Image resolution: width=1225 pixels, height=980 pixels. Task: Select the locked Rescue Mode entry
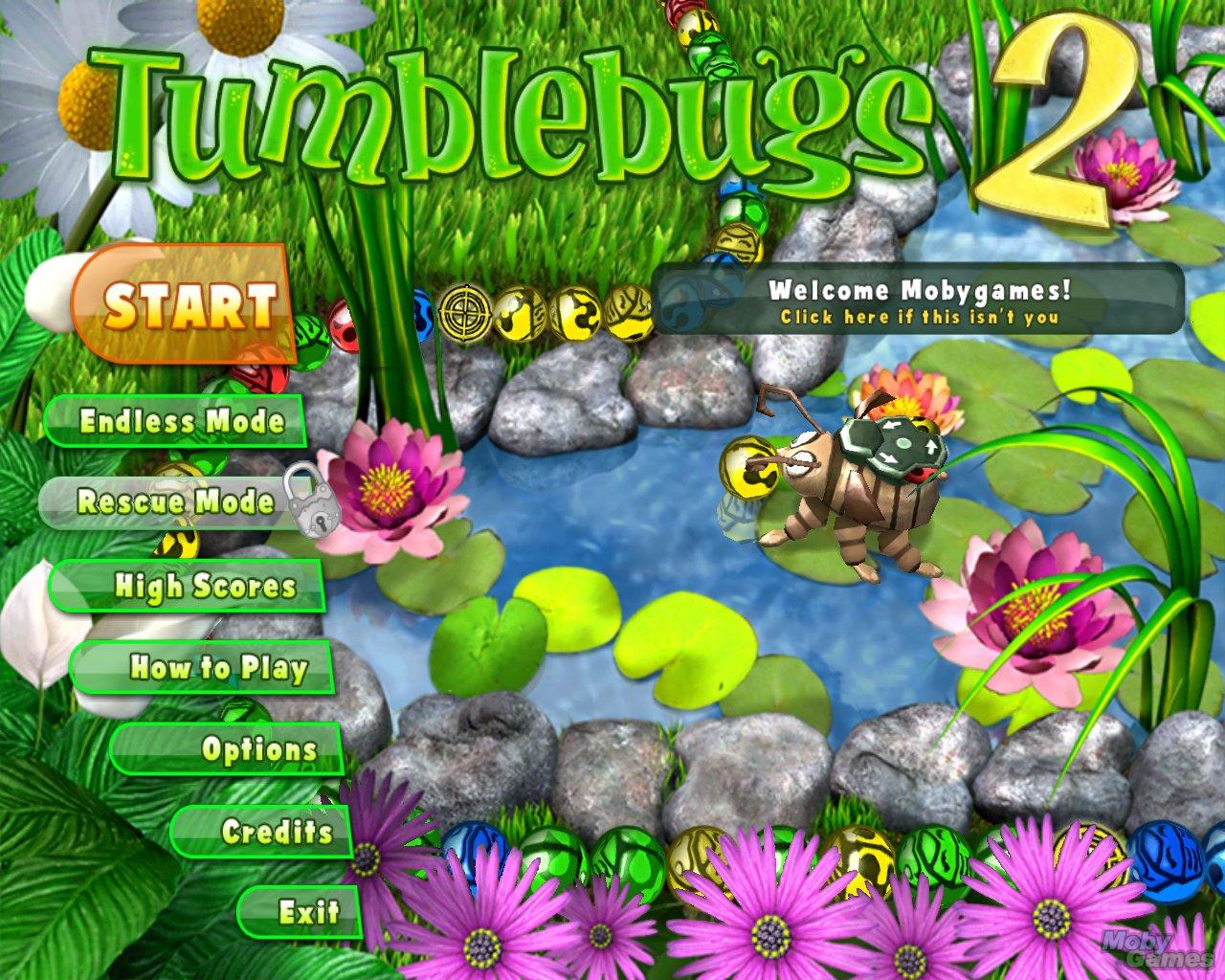pos(176,502)
